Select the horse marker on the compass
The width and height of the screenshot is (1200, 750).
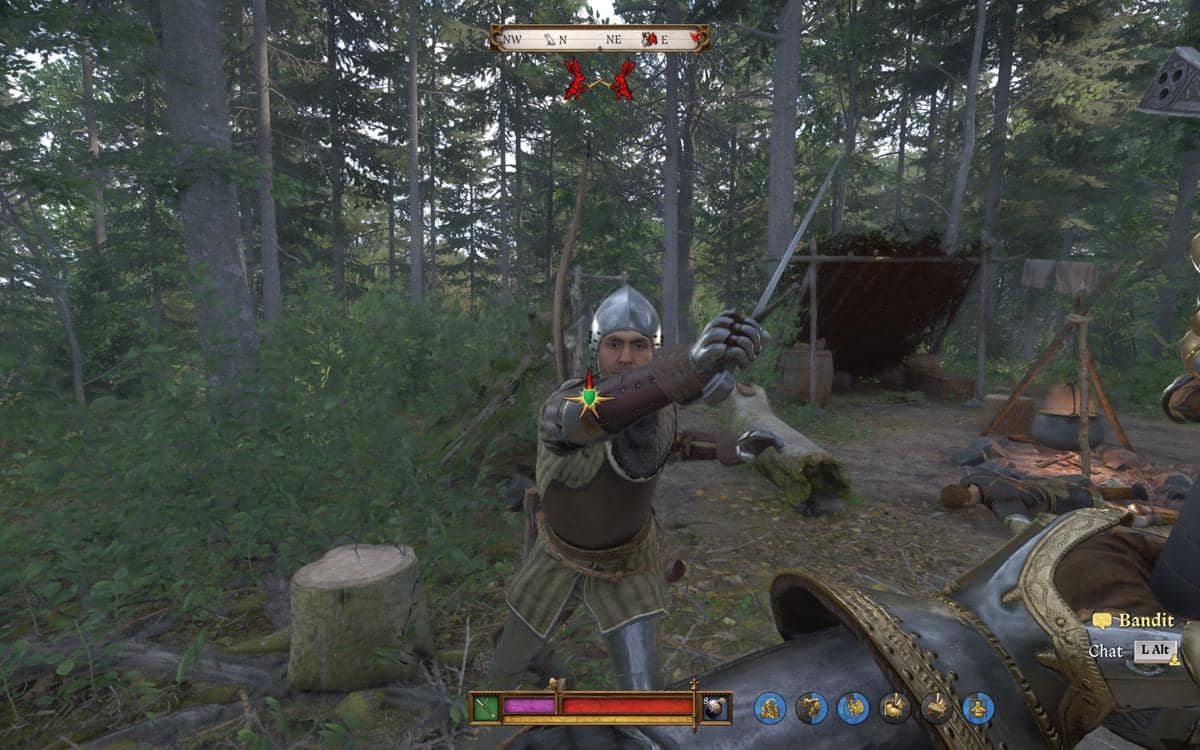548,40
